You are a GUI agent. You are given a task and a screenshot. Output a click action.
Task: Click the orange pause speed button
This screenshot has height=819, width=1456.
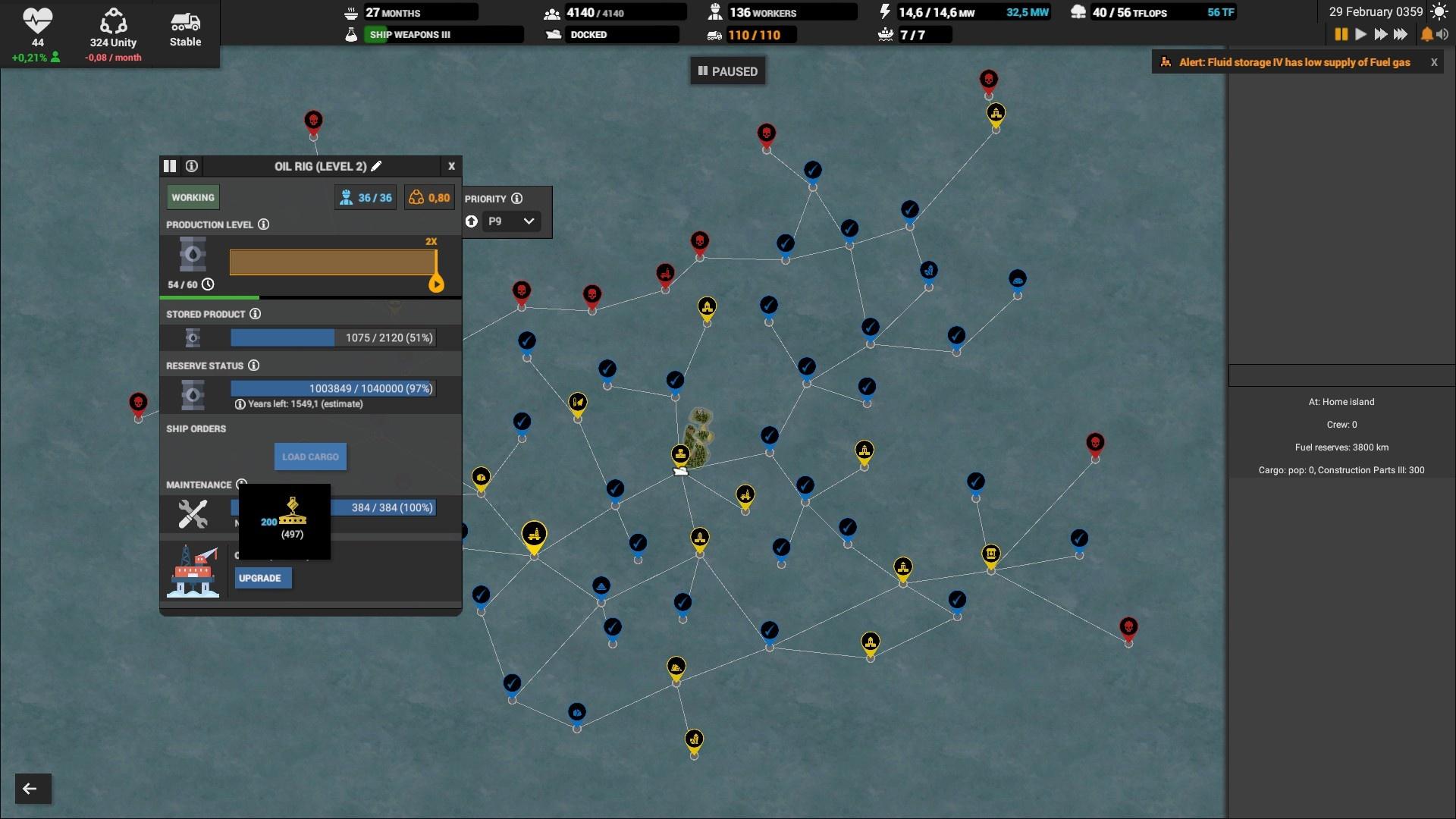coord(1341,34)
